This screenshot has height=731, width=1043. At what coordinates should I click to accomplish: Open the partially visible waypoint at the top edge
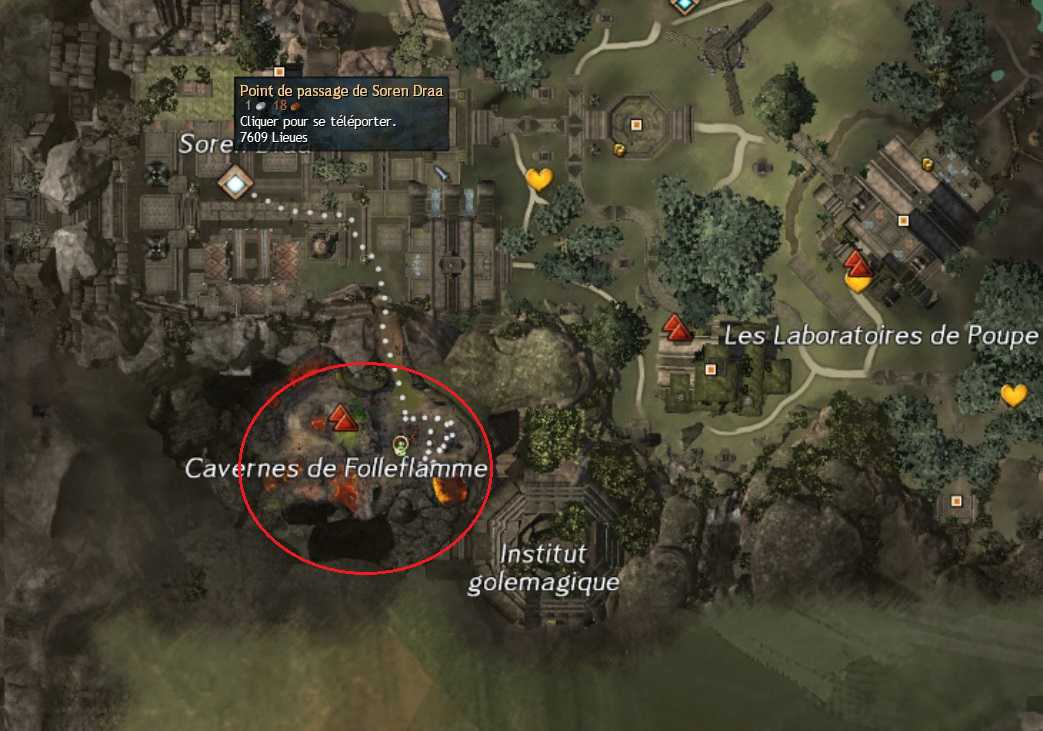tap(684, 5)
